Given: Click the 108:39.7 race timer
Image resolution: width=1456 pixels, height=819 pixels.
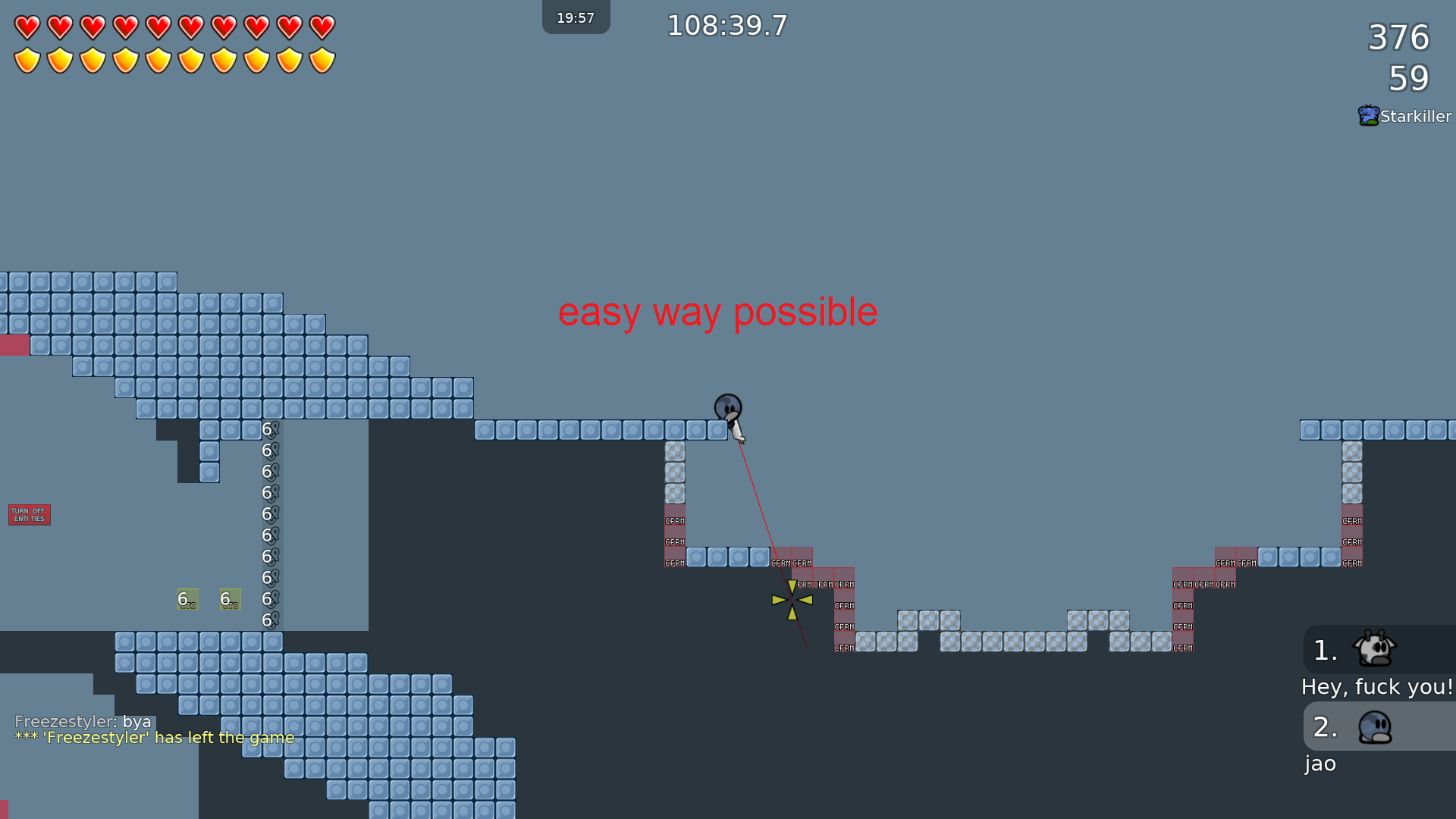Looking at the screenshot, I should coord(726,25).
